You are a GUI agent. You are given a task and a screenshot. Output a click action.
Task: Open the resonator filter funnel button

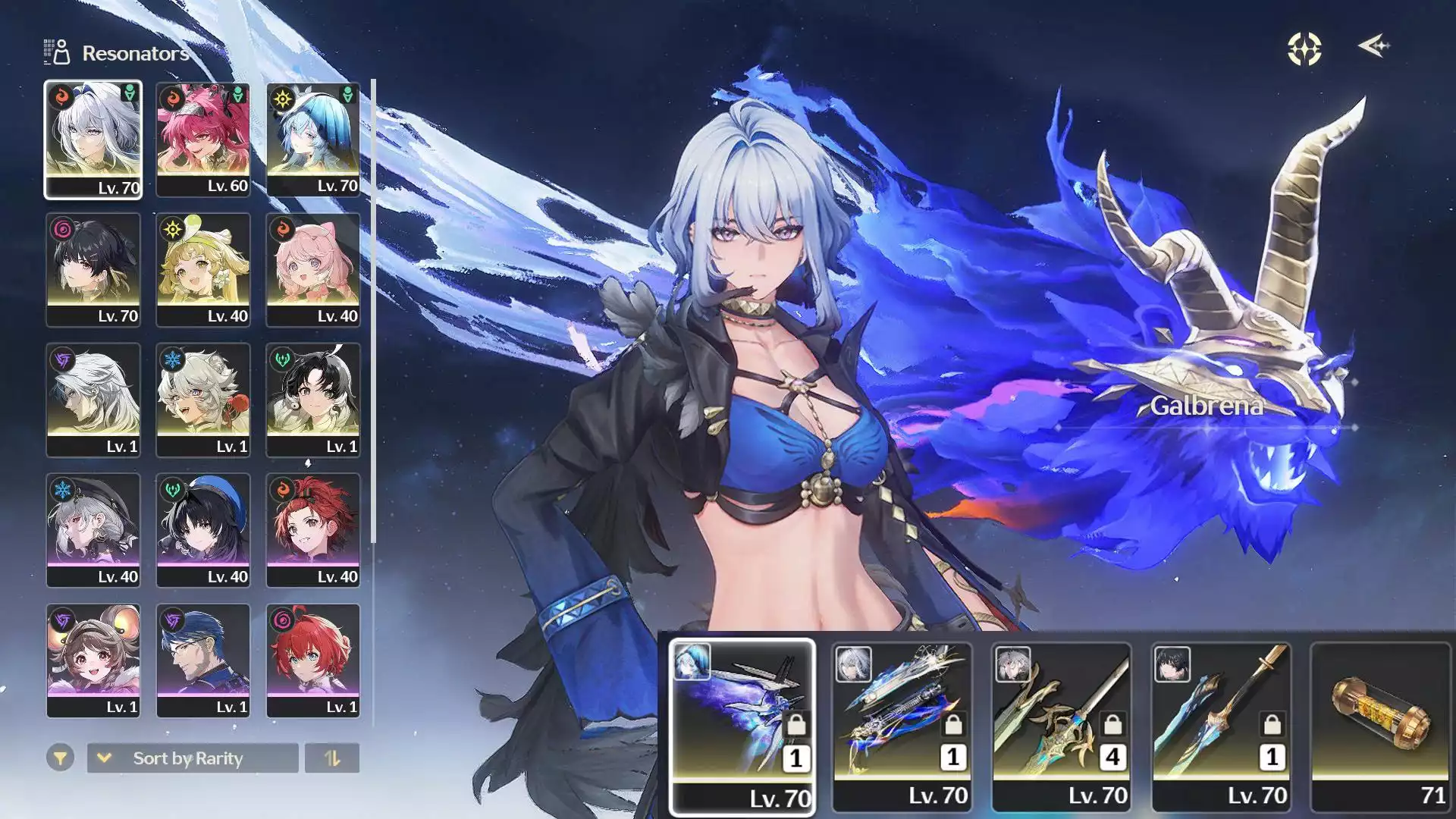tap(60, 758)
